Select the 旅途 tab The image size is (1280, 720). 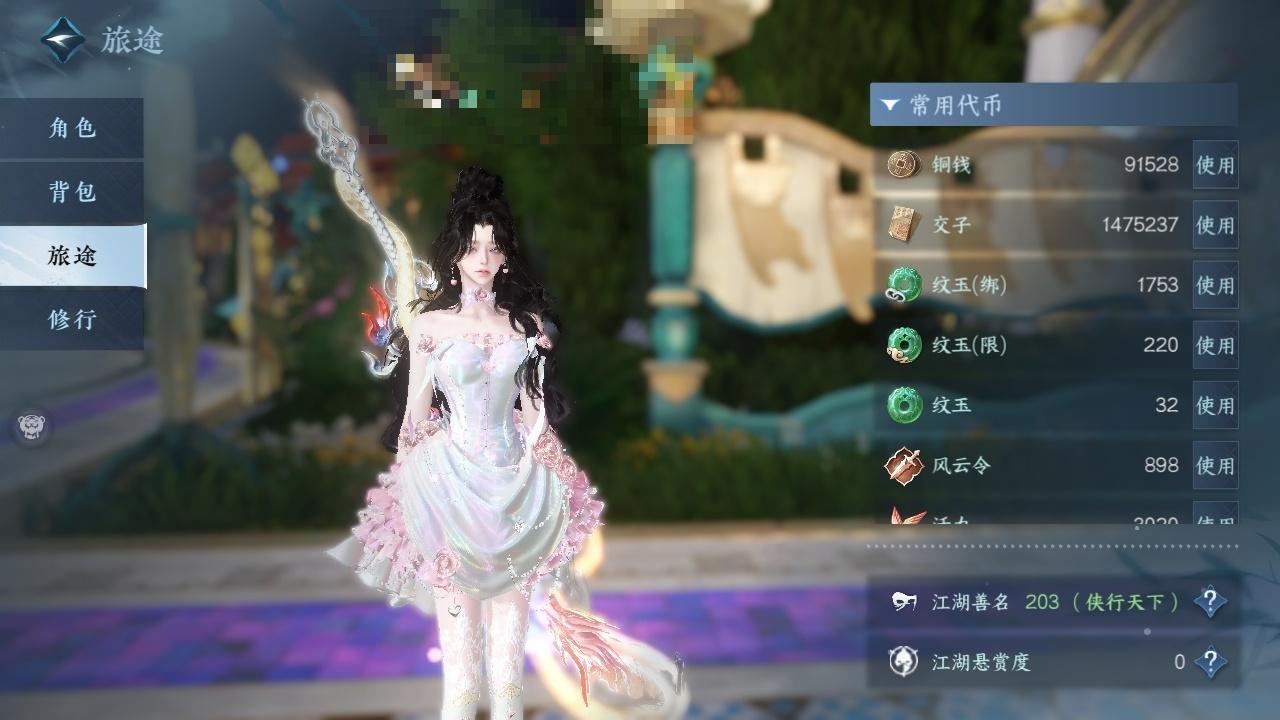click(x=72, y=256)
